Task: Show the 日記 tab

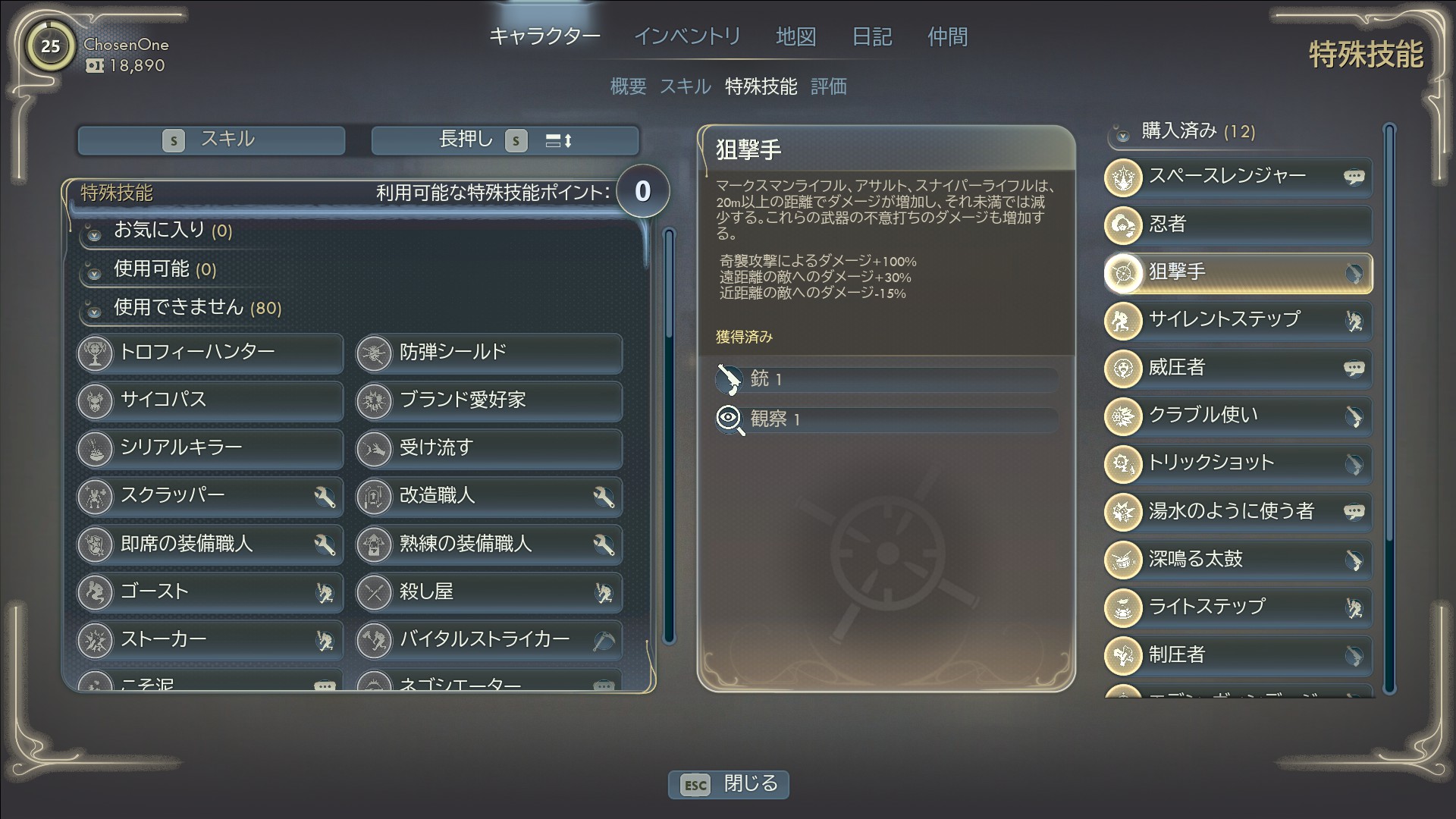Action: coord(872,36)
